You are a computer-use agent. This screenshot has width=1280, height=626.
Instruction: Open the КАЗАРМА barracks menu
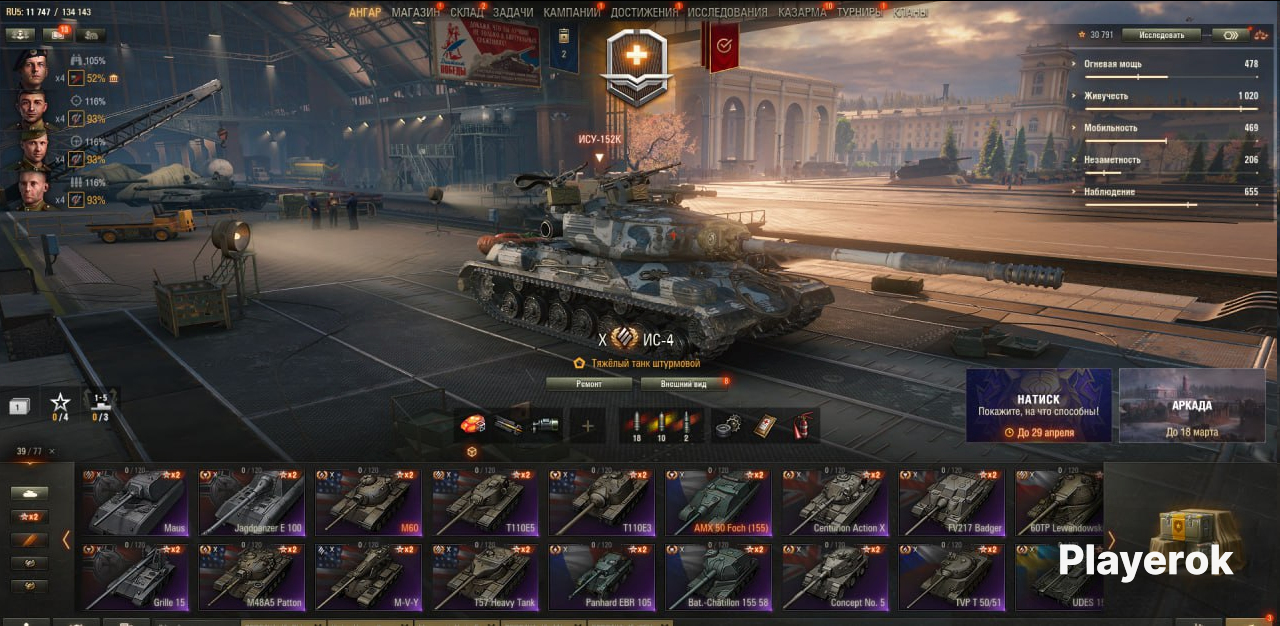[x=802, y=12]
